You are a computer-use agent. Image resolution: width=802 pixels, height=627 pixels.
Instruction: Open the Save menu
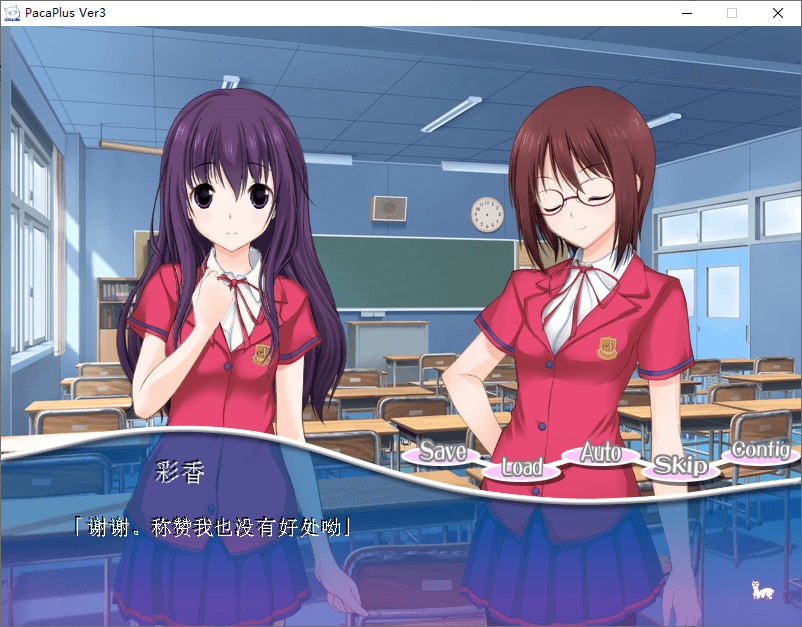click(x=442, y=452)
